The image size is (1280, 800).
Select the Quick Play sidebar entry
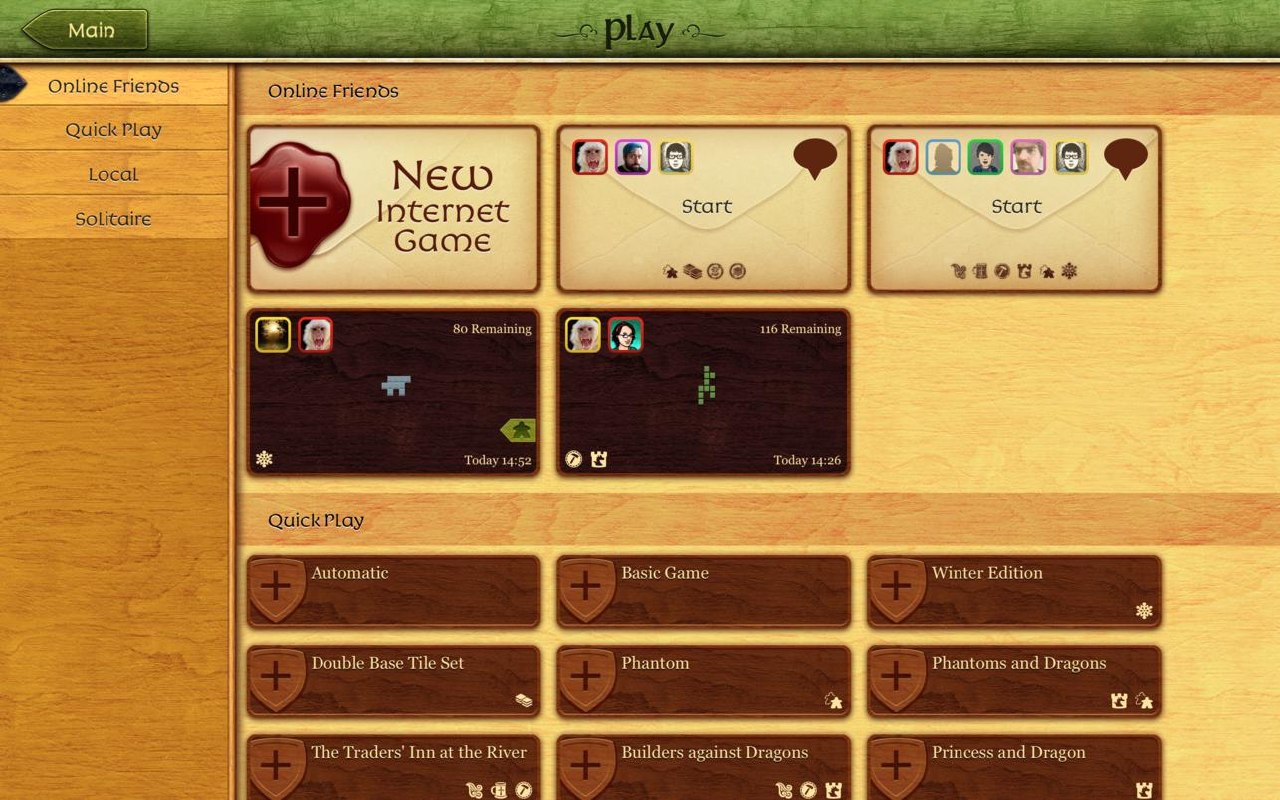pos(113,130)
